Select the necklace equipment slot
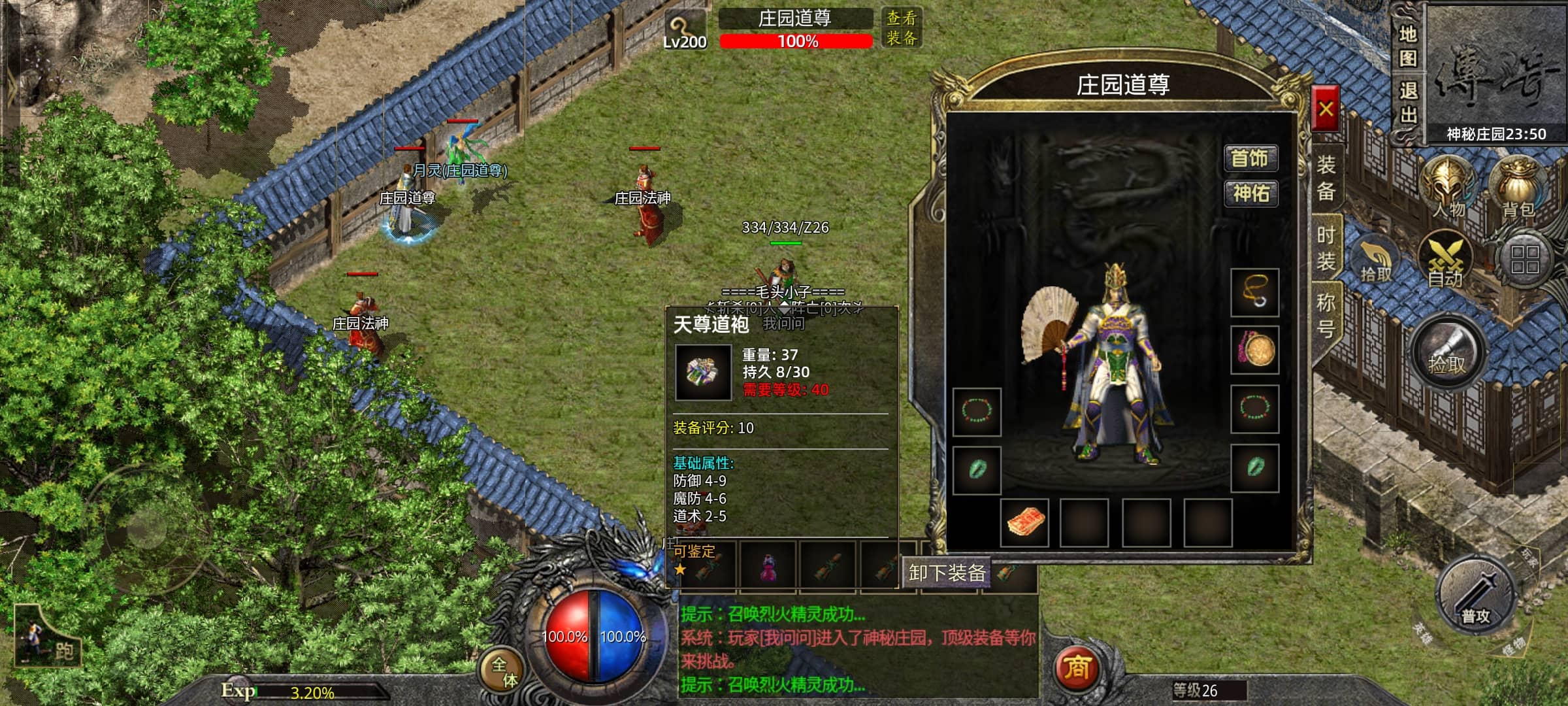This screenshot has width=1568, height=706. [1254, 292]
